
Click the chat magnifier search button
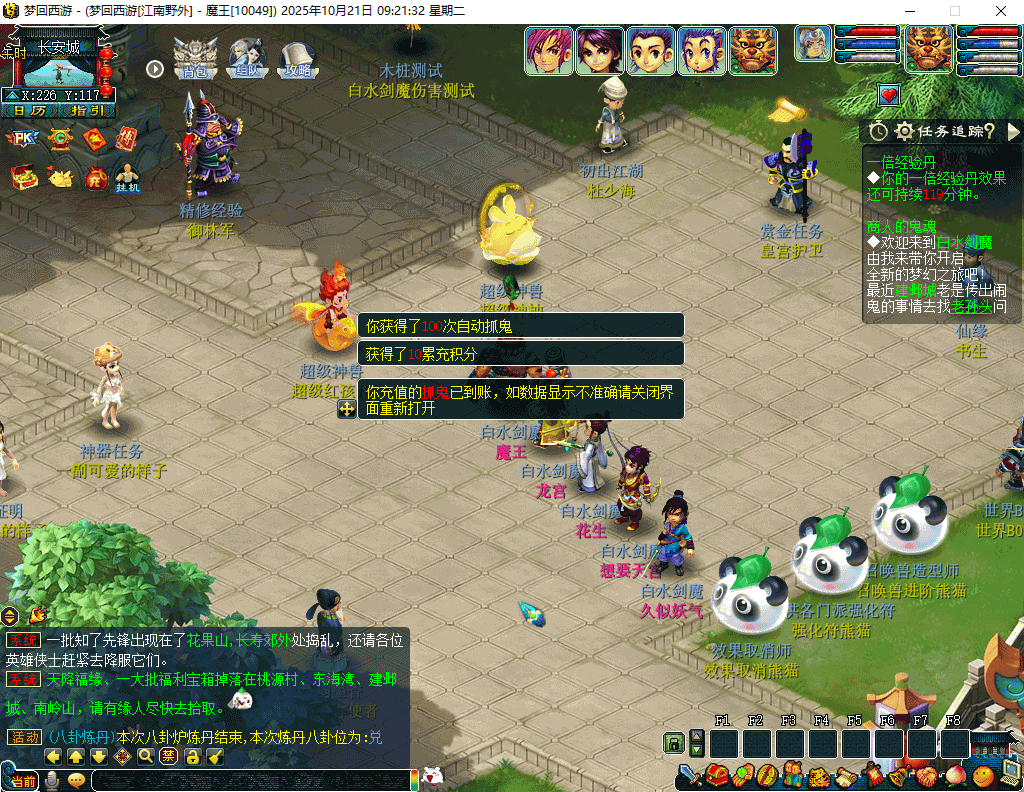(146, 756)
